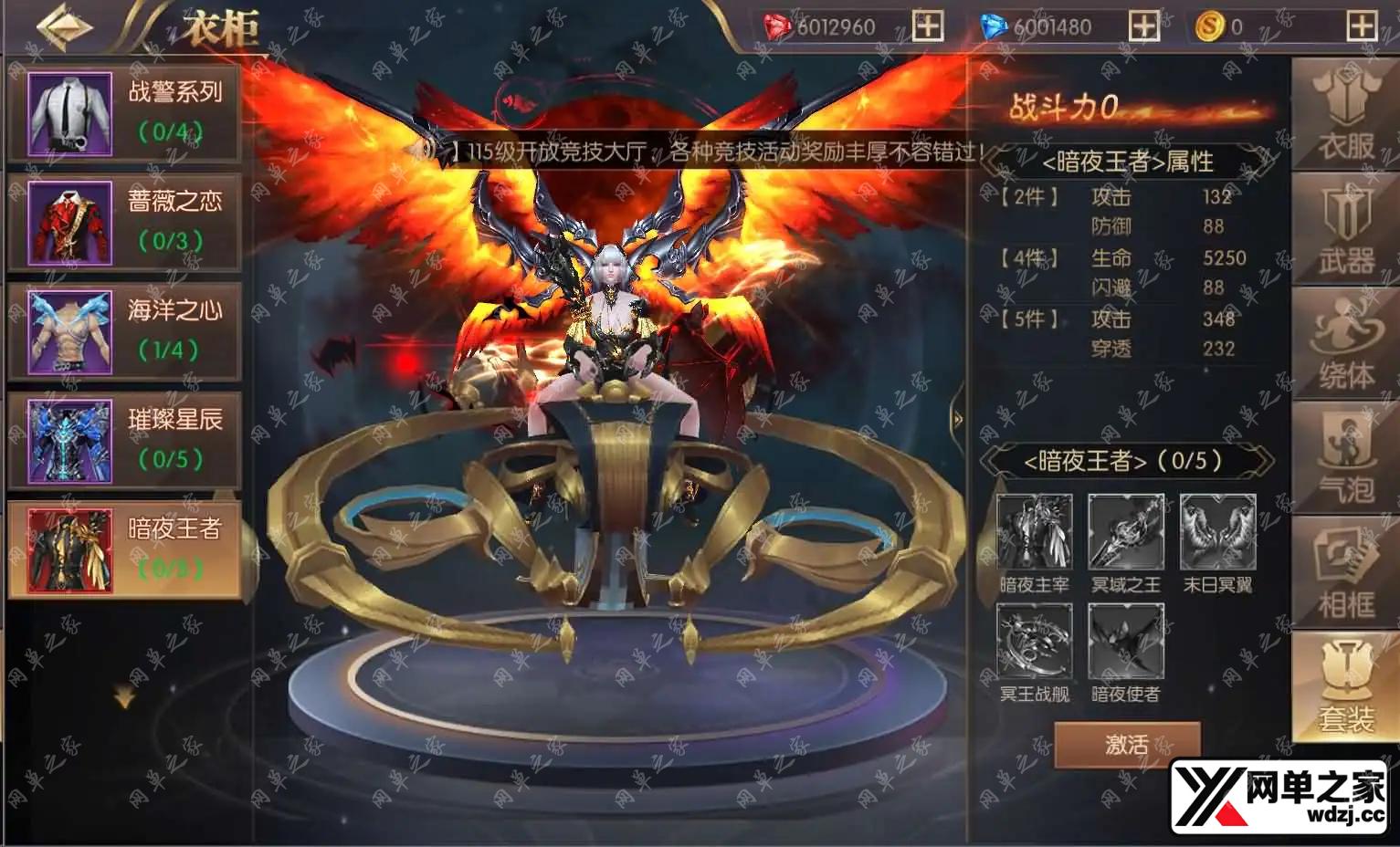The width and height of the screenshot is (1400, 847).
Task: Add gold coins with plus button
Action: (x=1361, y=26)
